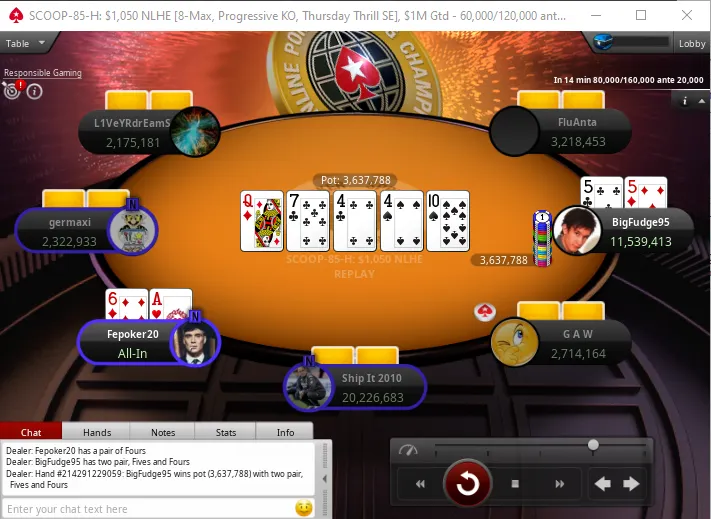Show the Stats tab
Viewport: 711px width, 519px height.
click(225, 432)
